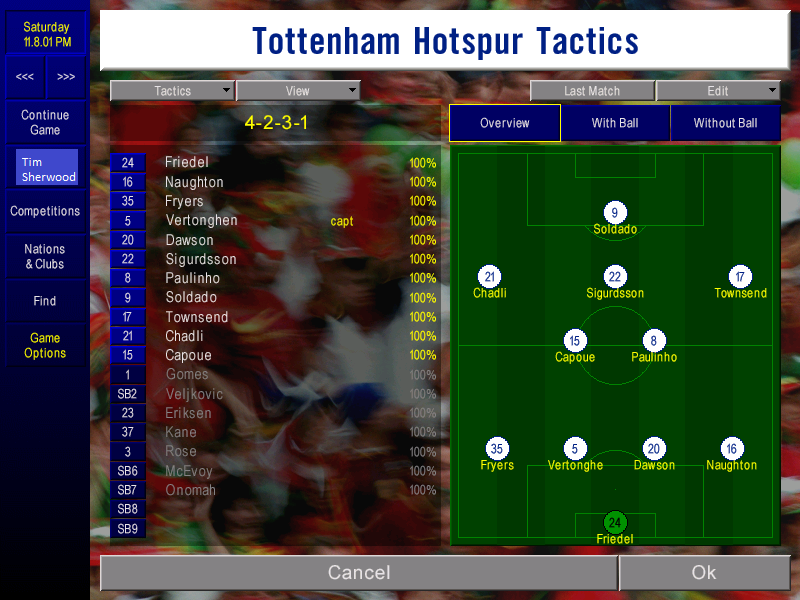Switch to the Without Ball tab
Screen dimensions: 800x600
tap(725, 123)
